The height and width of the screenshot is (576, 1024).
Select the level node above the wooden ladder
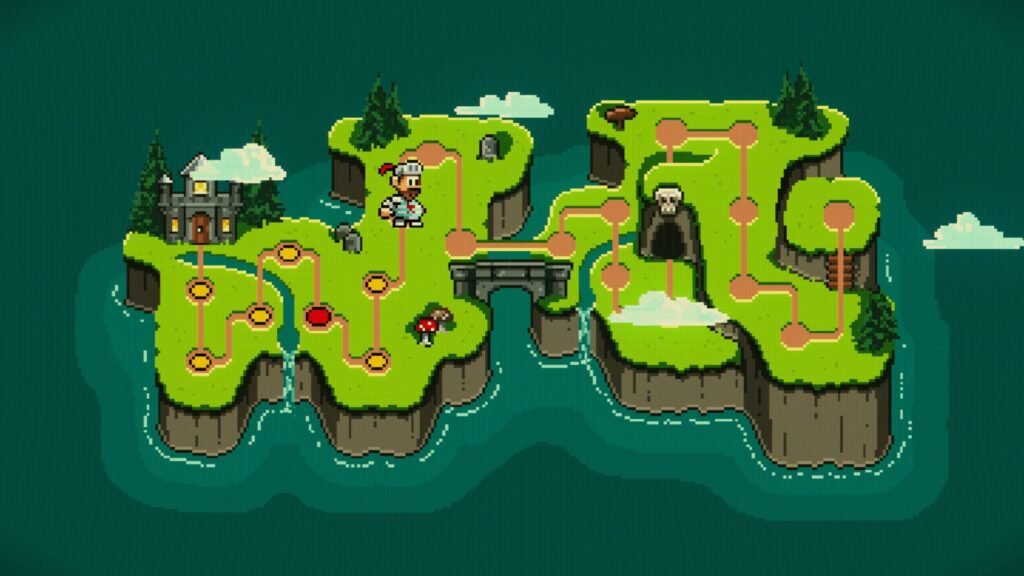coord(838,213)
